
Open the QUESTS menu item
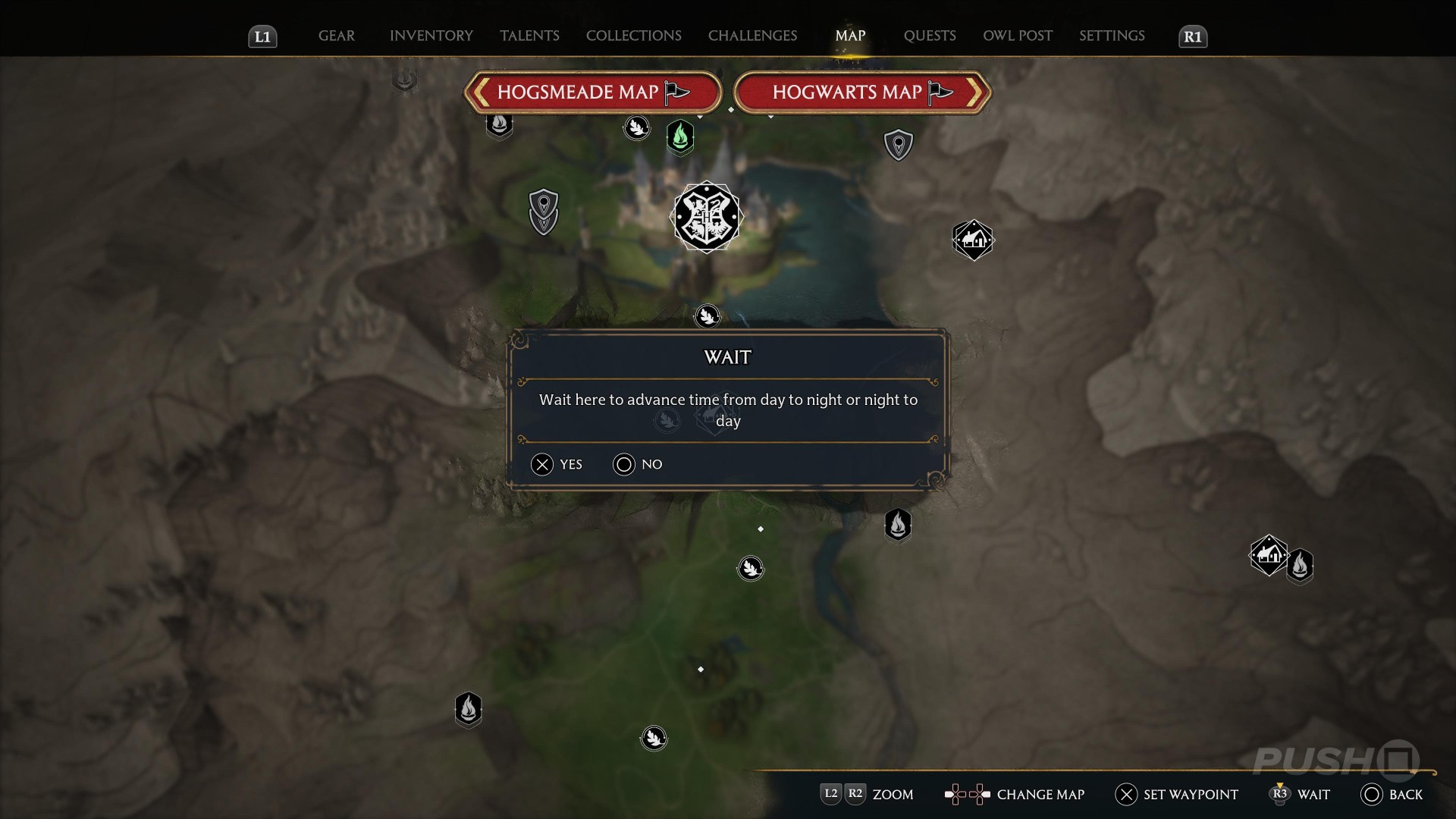pos(929,35)
